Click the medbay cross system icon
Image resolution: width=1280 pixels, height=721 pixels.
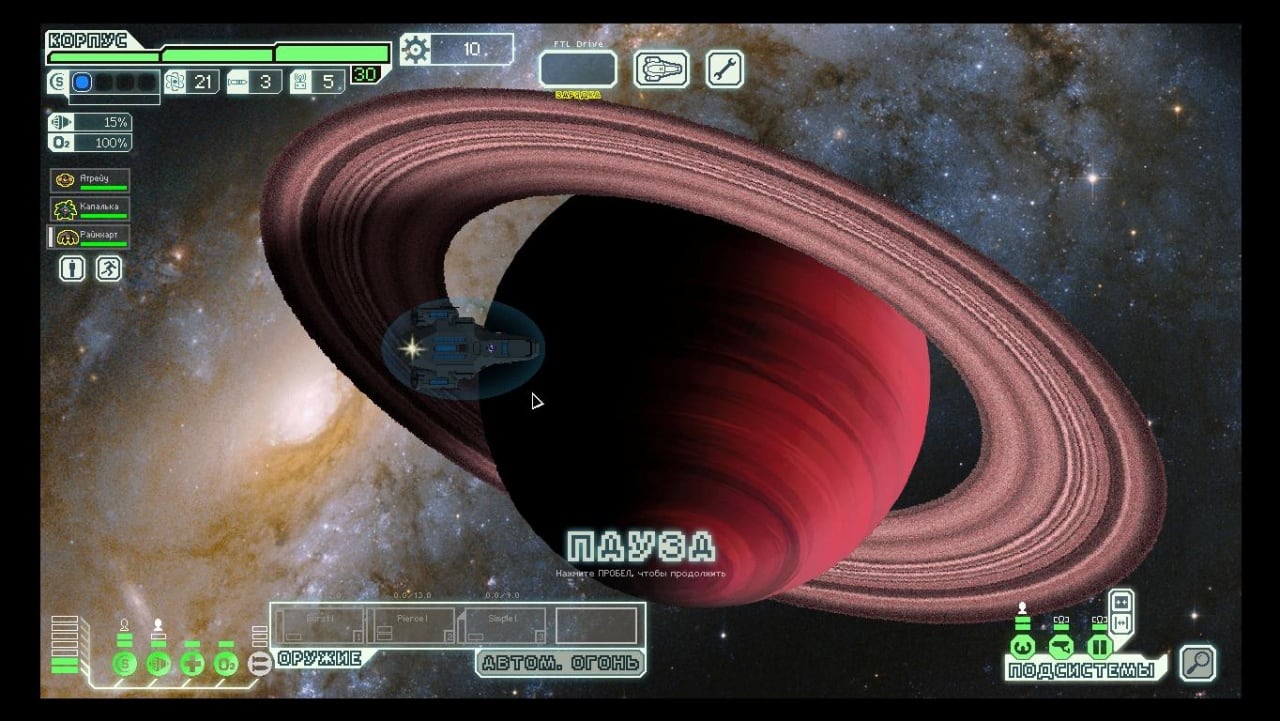point(192,664)
